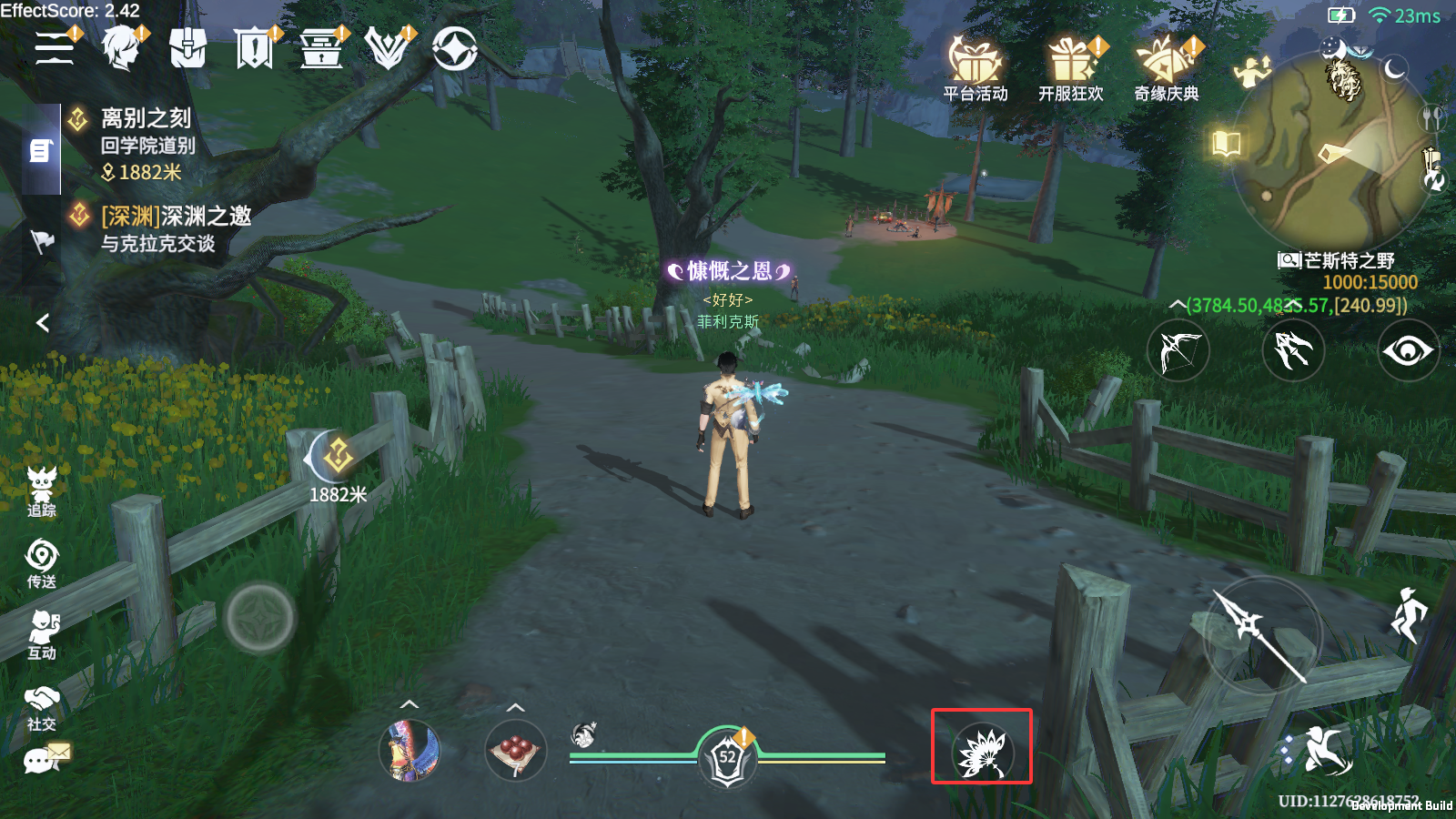Open the treasure chest rewards icon
1456x819 pixels.
click(320, 50)
